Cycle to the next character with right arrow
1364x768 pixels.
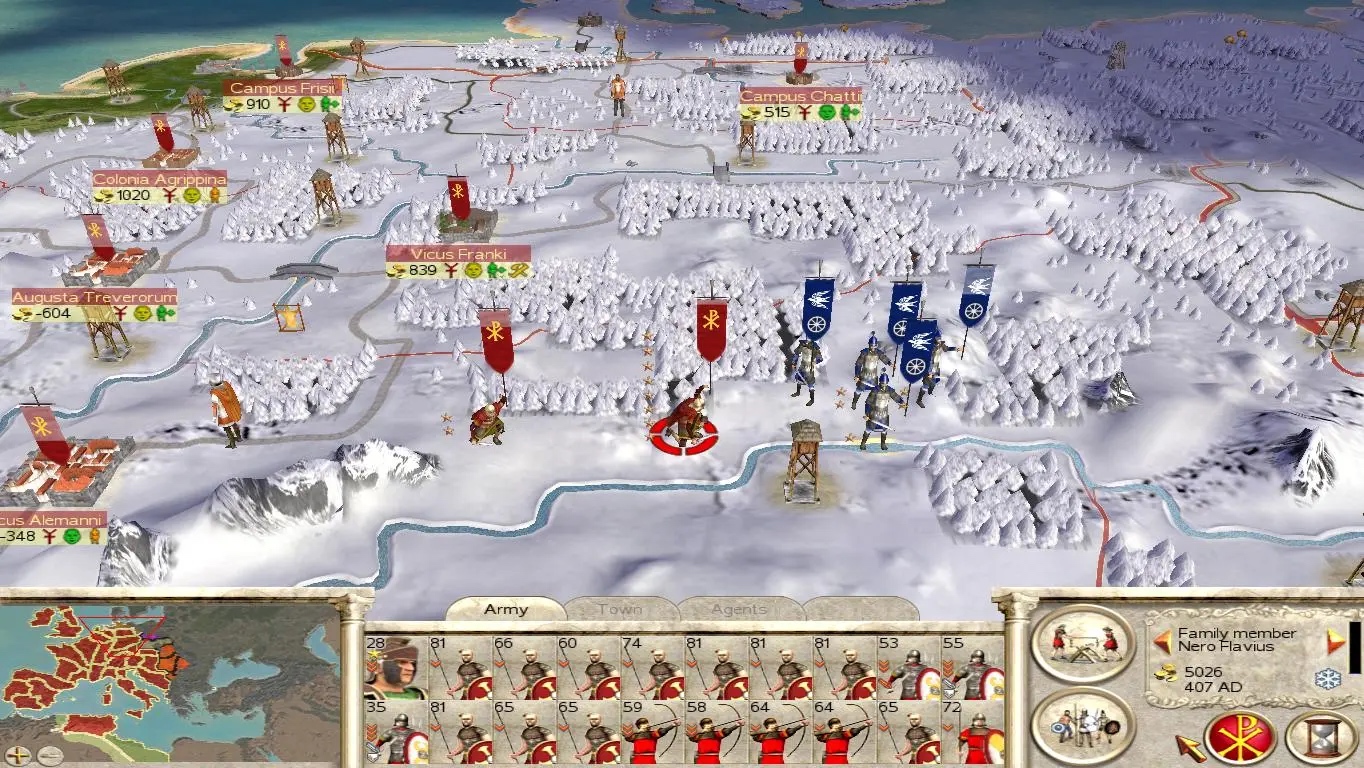pyautogui.click(x=1335, y=641)
